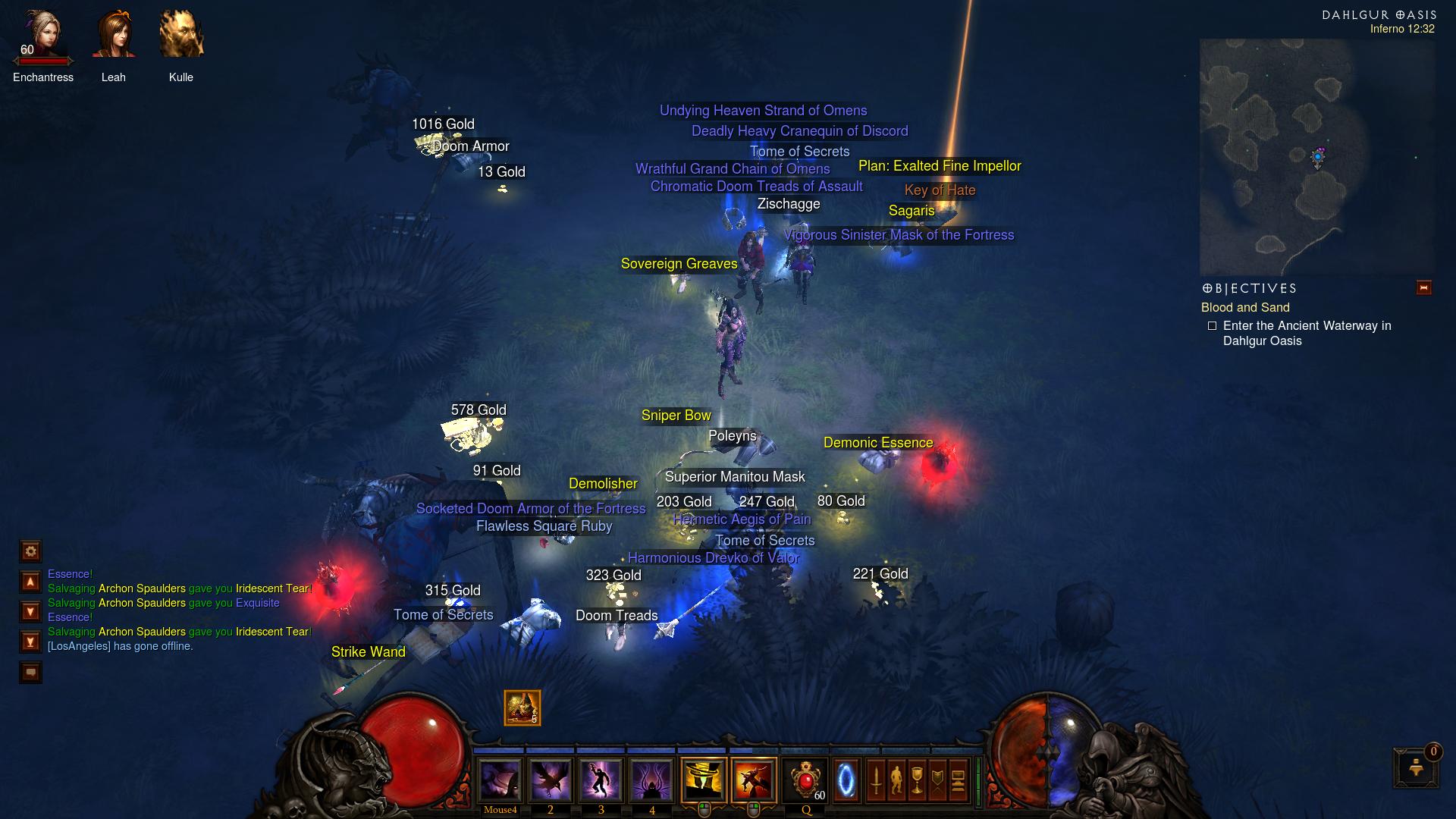
Task: Activate the shadowy tentacle figure skill
Action: (x=652, y=780)
